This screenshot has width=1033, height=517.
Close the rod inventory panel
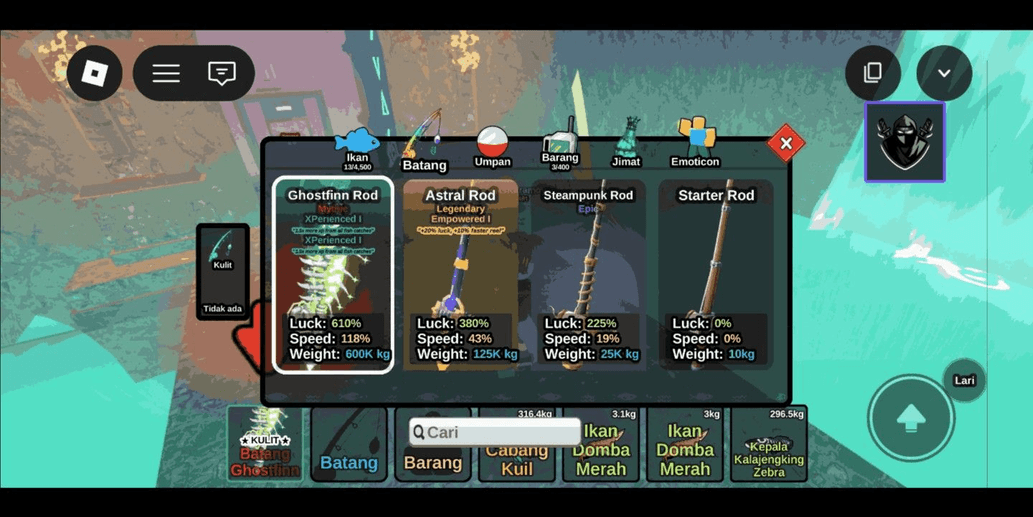click(x=786, y=144)
